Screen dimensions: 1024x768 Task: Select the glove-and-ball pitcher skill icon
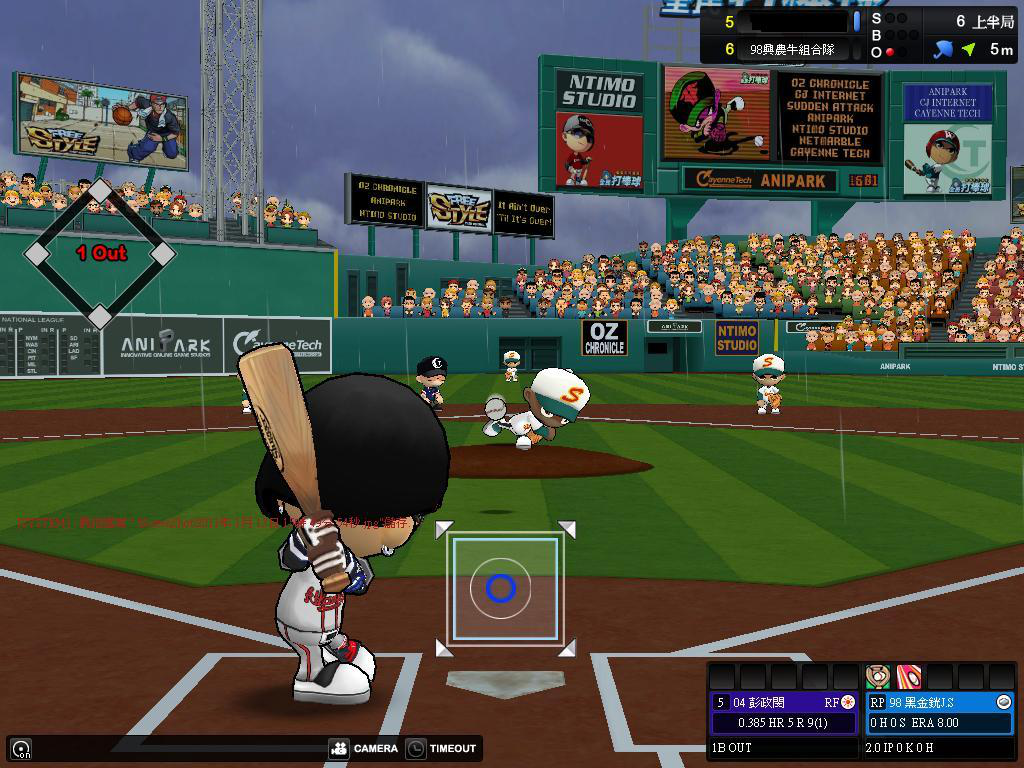[878, 676]
